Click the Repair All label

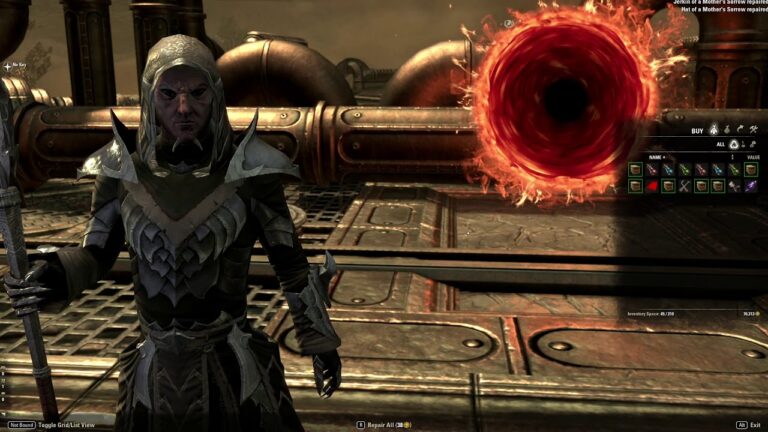tap(381, 424)
